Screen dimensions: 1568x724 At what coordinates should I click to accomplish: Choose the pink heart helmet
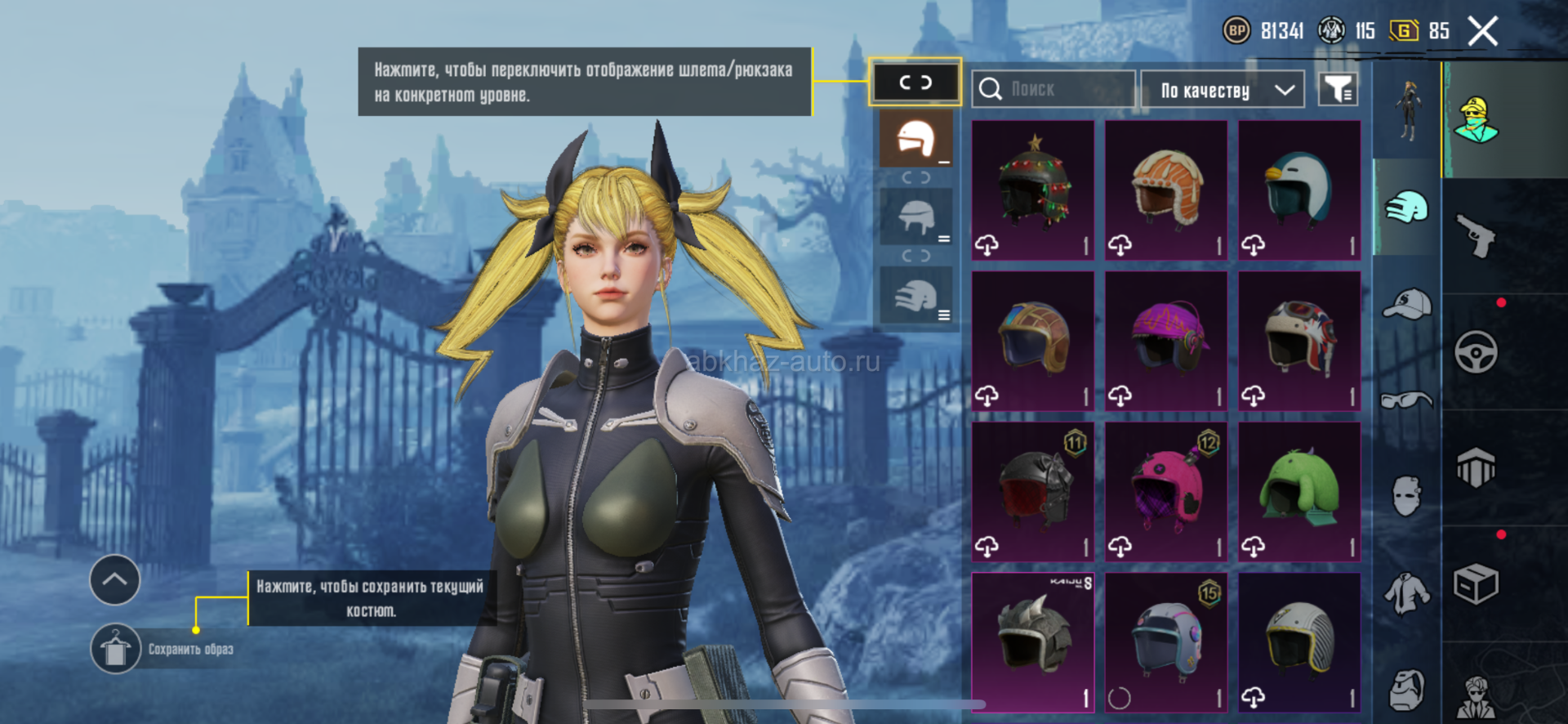point(1166,490)
